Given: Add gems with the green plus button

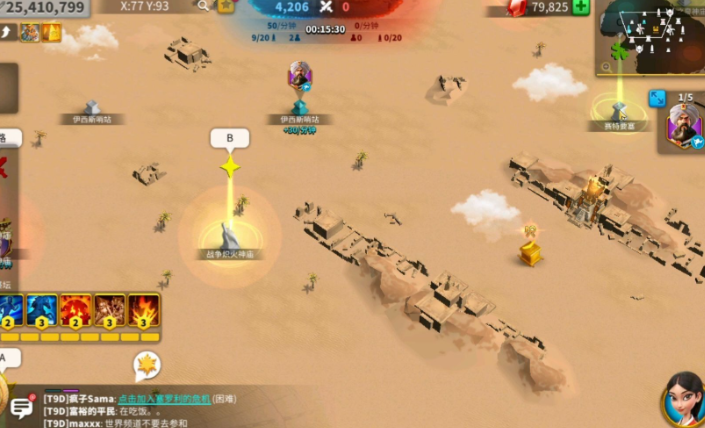Looking at the screenshot, I should click(580, 7).
